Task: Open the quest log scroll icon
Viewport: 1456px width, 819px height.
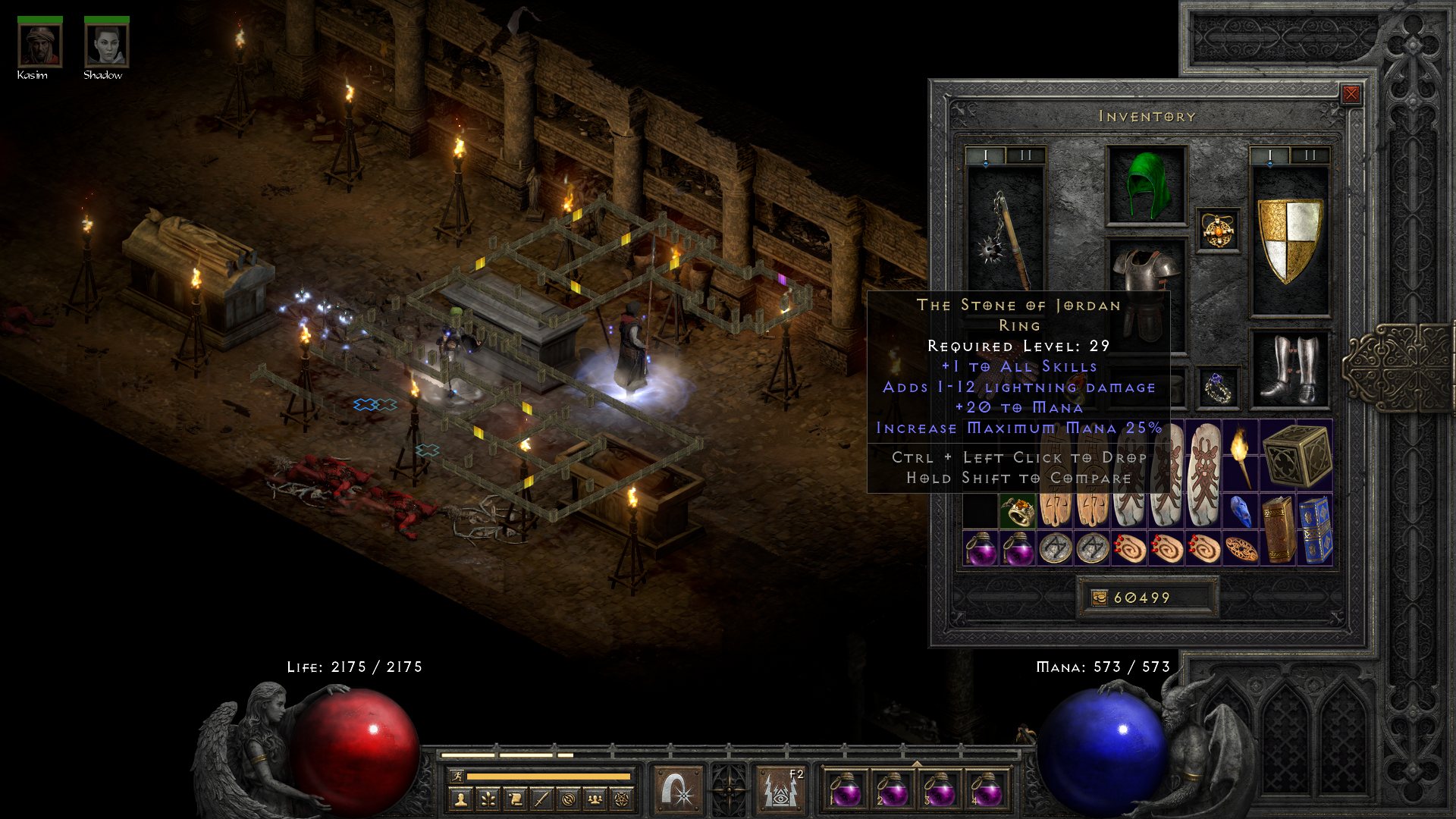Action: click(x=516, y=798)
